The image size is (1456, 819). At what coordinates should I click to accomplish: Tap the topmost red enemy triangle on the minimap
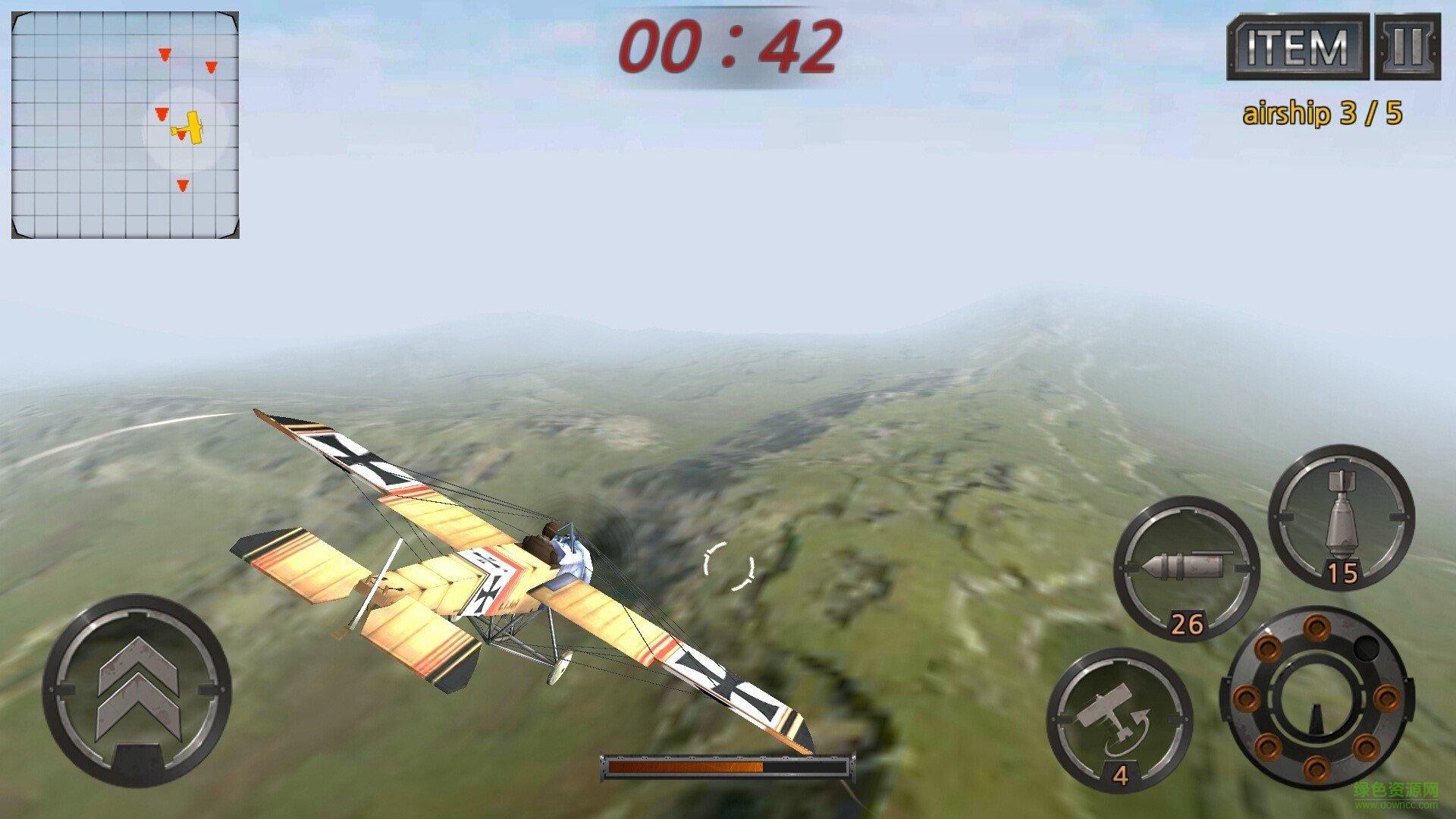[163, 55]
